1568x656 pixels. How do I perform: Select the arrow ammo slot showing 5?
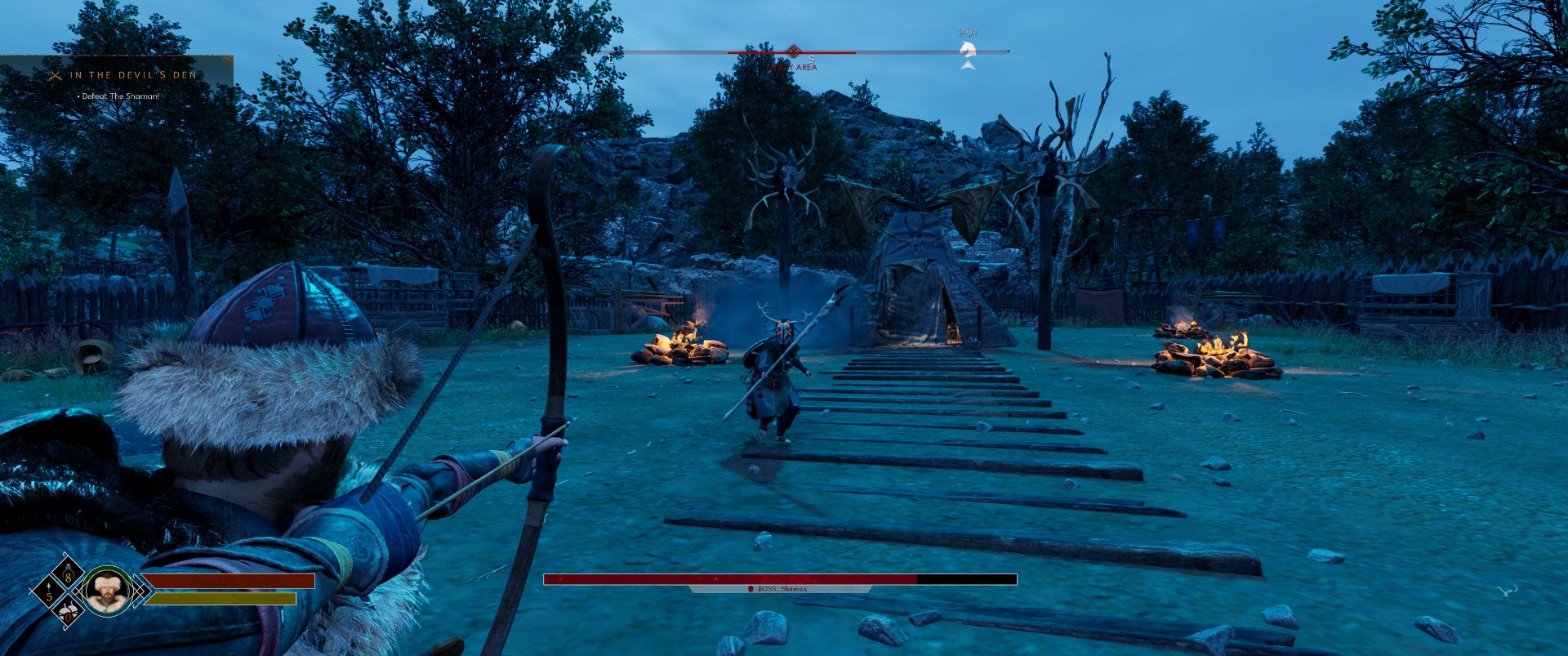(47, 592)
